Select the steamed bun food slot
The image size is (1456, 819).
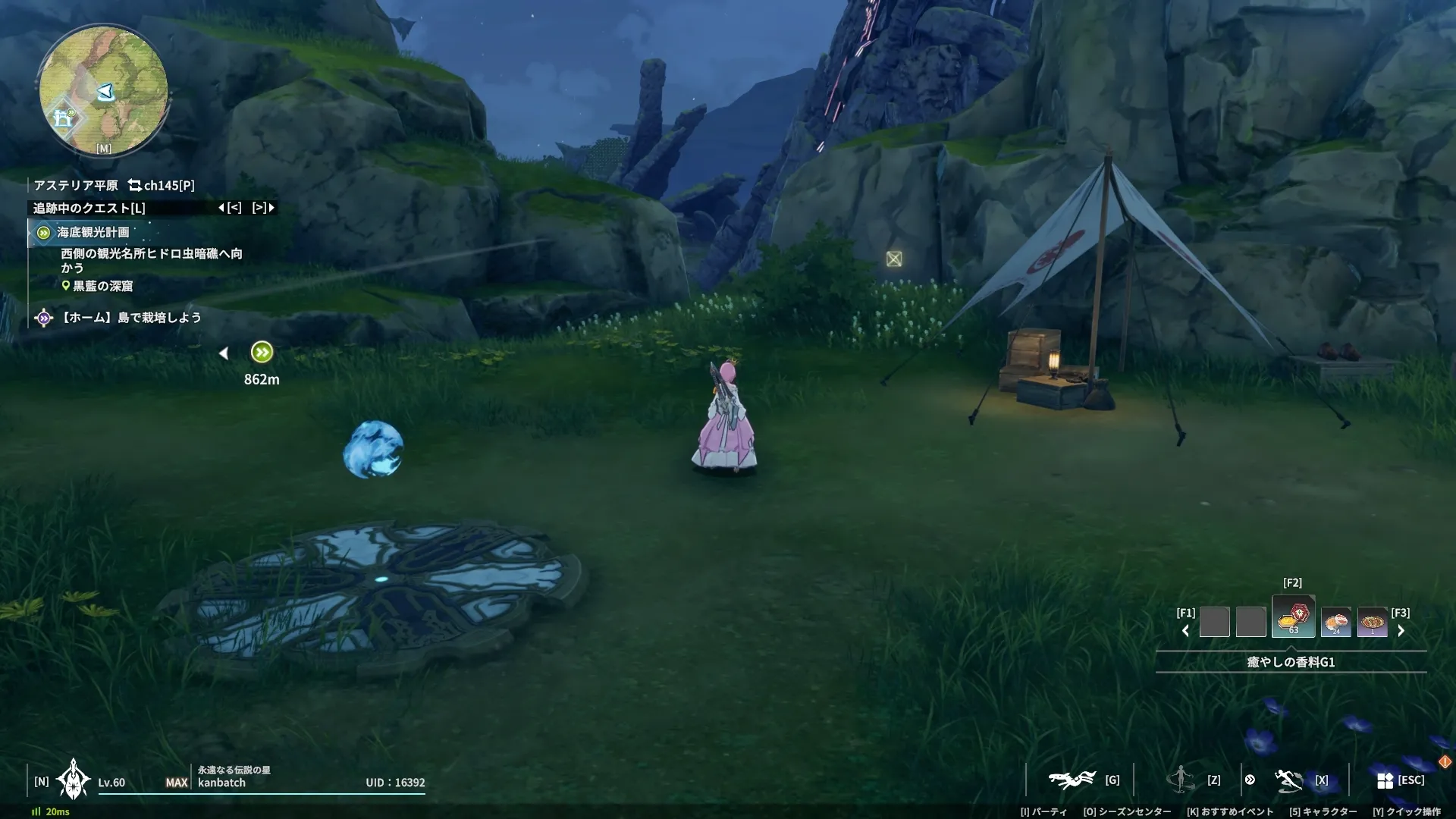(x=1335, y=622)
